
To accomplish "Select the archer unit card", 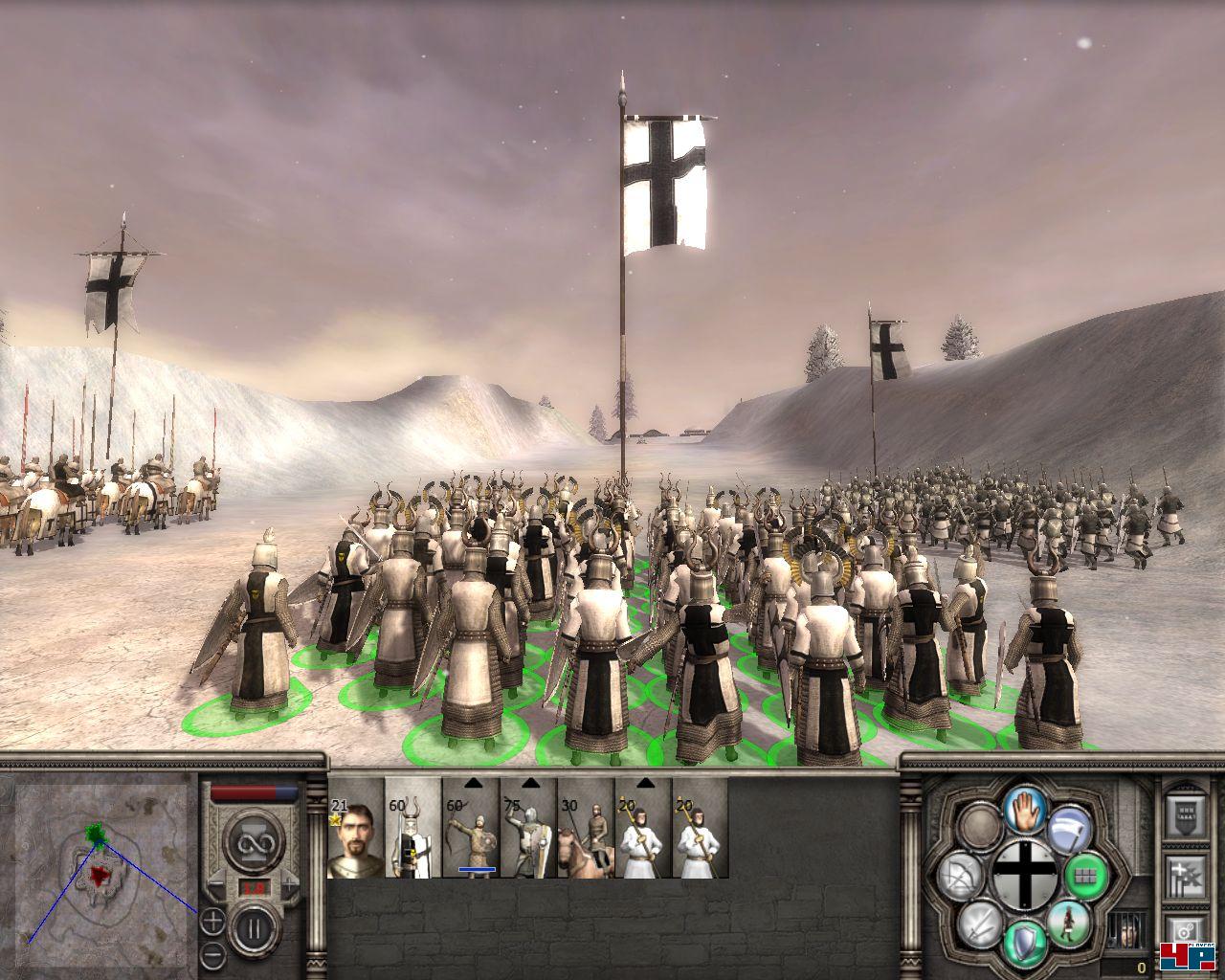I will 470,829.
